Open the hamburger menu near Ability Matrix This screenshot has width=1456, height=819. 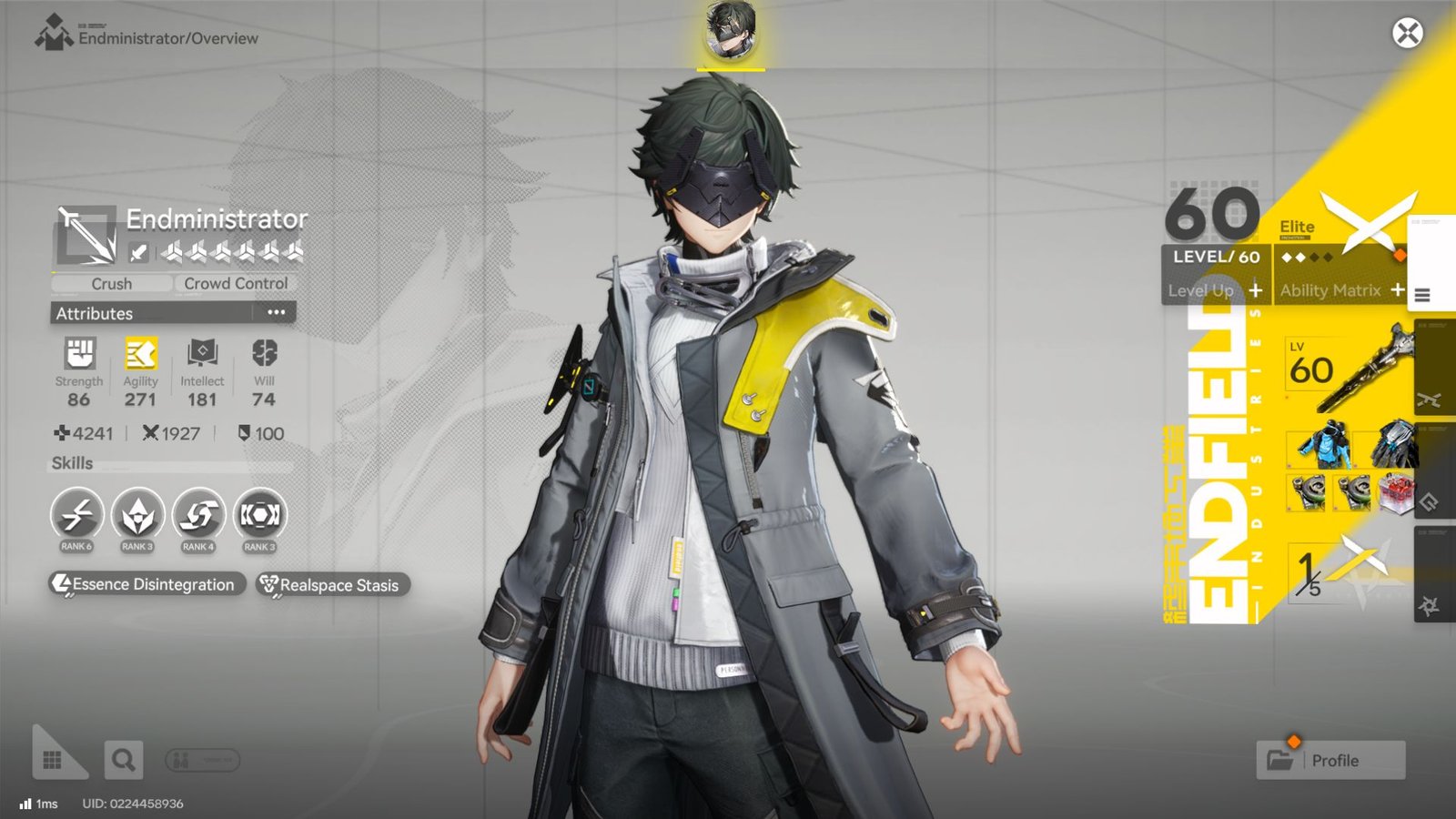[1421, 294]
